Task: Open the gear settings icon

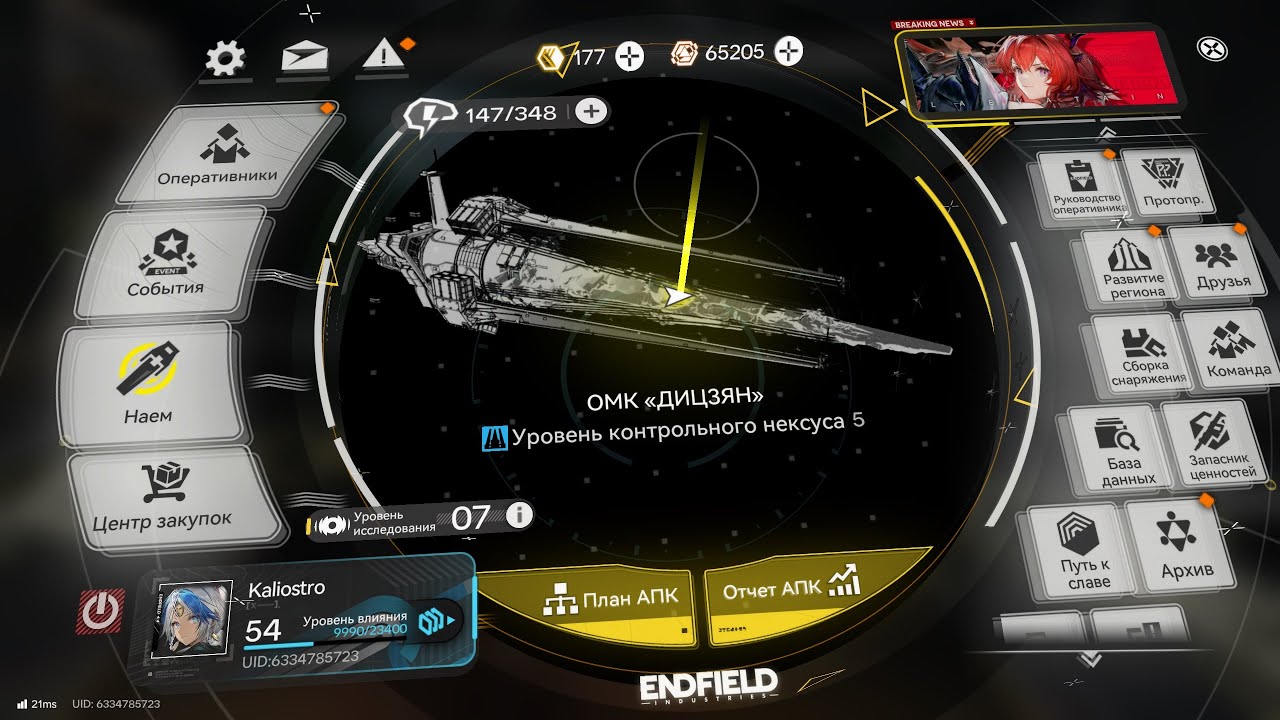Action: tap(225, 58)
